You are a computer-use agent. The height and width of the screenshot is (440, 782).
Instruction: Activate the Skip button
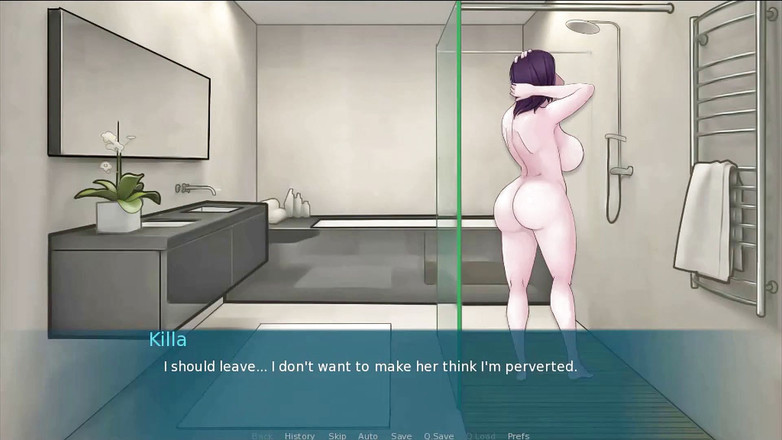(x=337, y=436)
